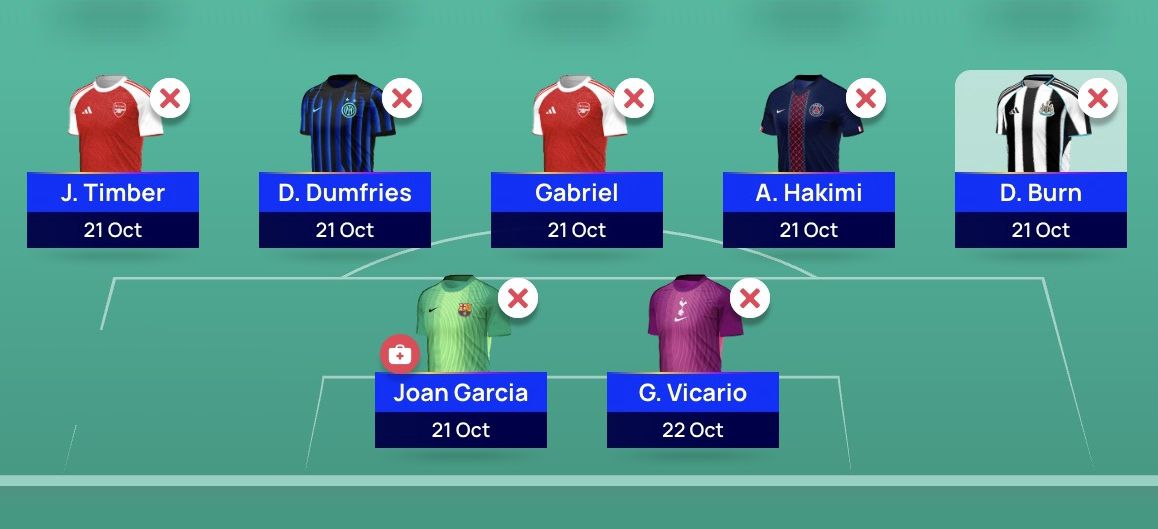Screen dimensions: 1158x529
Task: Choose Gabriel's player card name
Action: tap(577, 193)
